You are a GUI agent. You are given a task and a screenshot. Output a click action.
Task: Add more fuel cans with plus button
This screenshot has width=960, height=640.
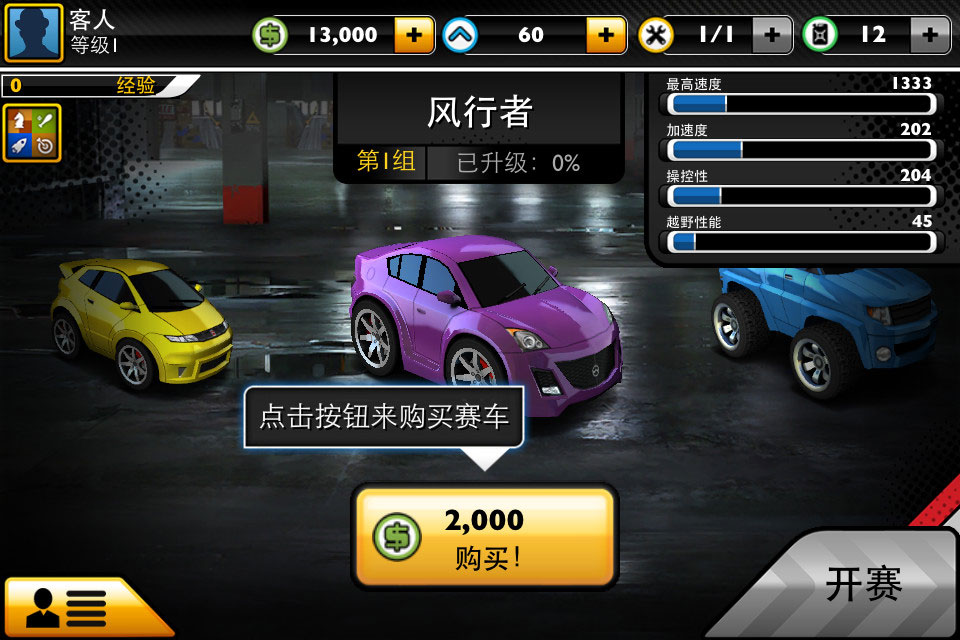tap(929, 35)
